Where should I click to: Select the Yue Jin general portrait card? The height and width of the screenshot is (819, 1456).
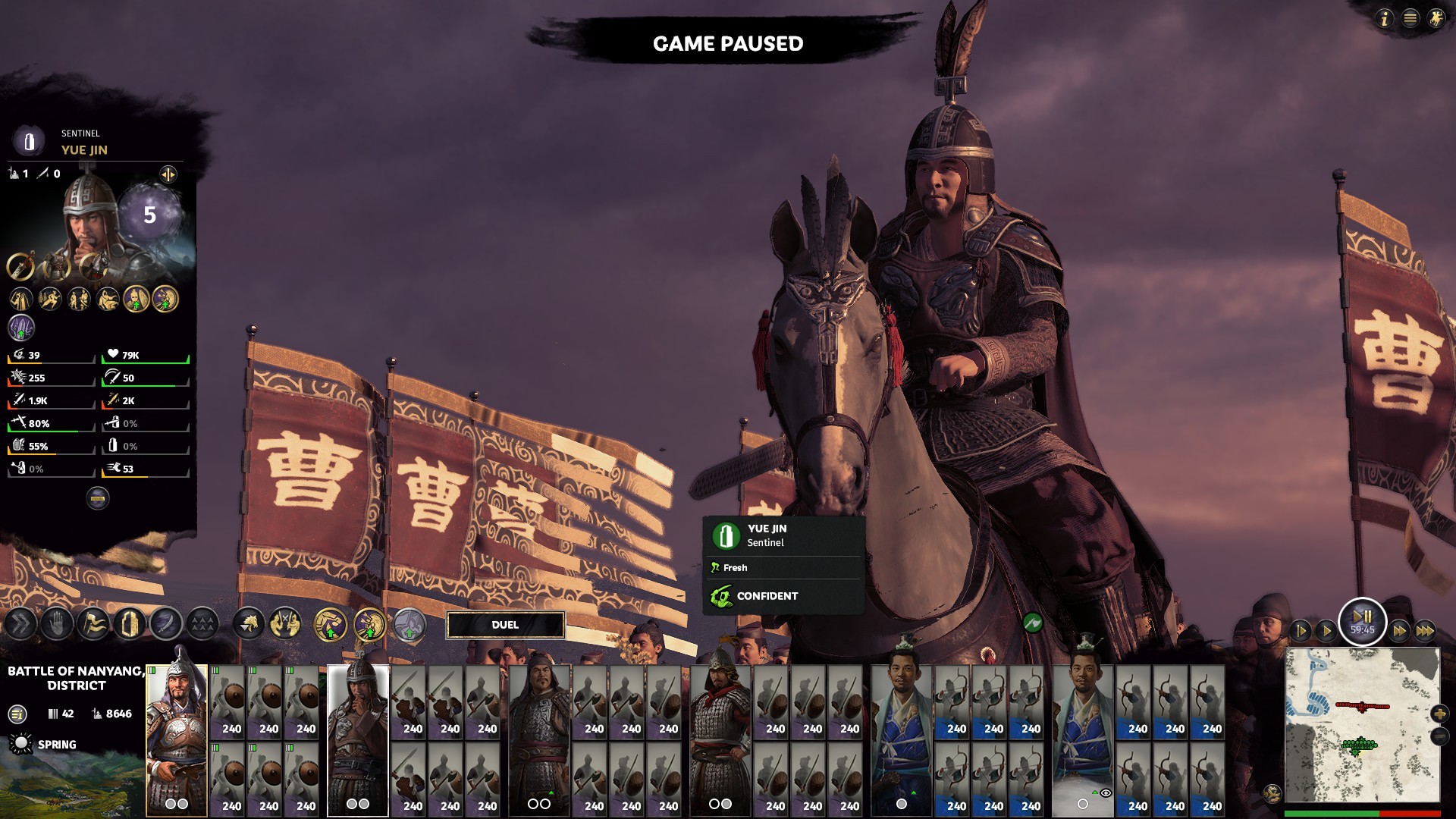357,739
